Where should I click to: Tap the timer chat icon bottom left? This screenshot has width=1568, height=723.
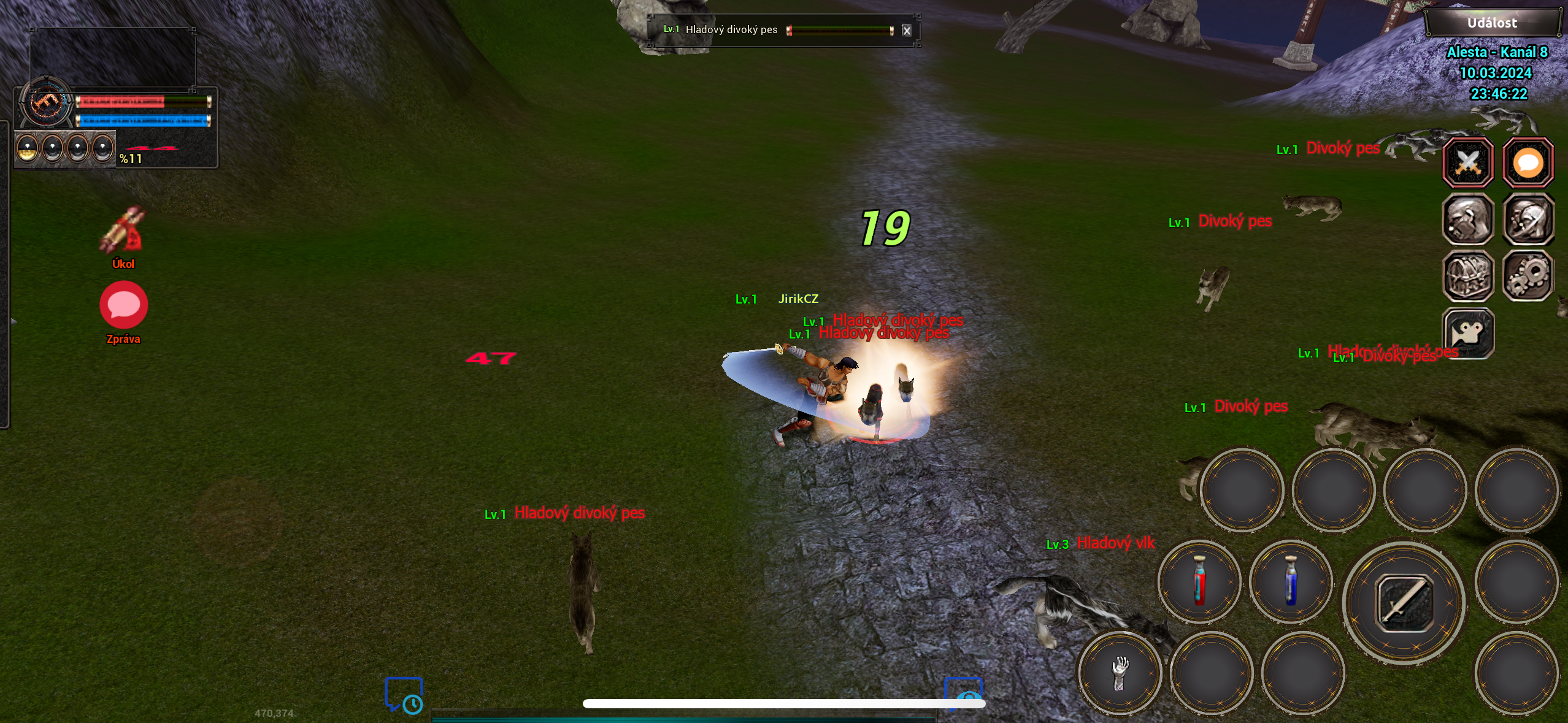tap(405, 696)
